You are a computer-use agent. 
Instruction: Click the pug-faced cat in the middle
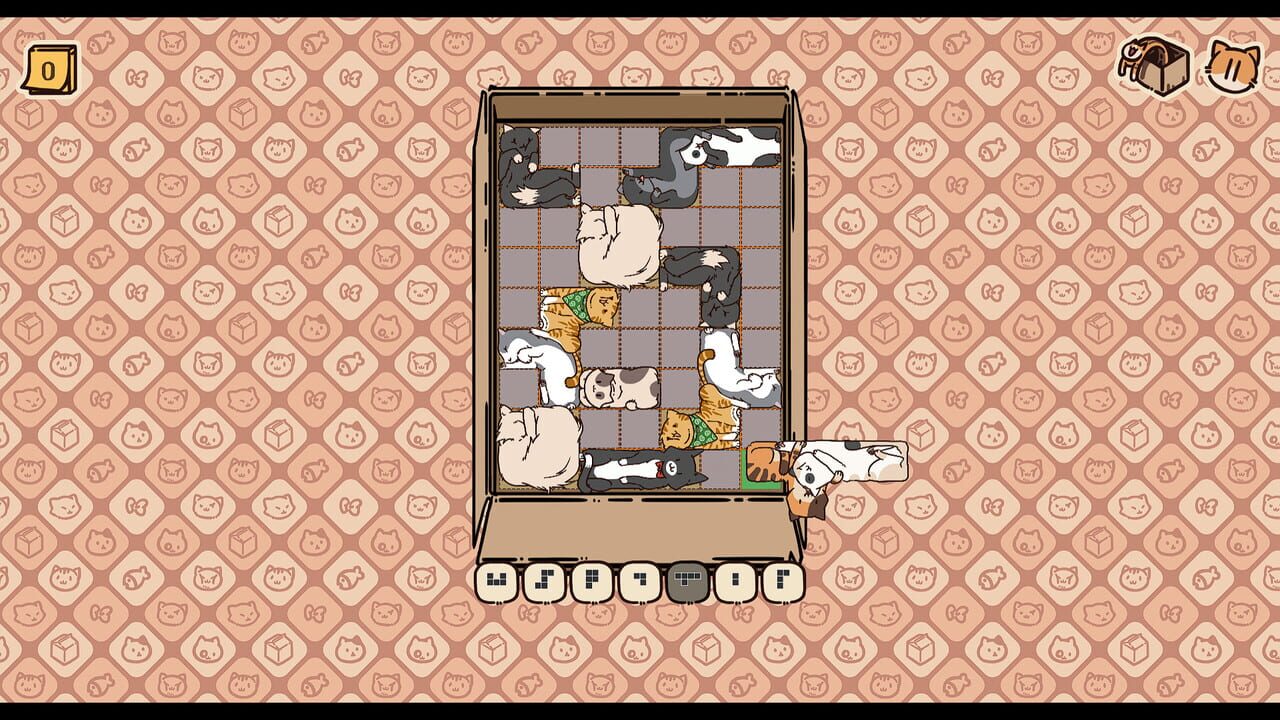[620, 386]
